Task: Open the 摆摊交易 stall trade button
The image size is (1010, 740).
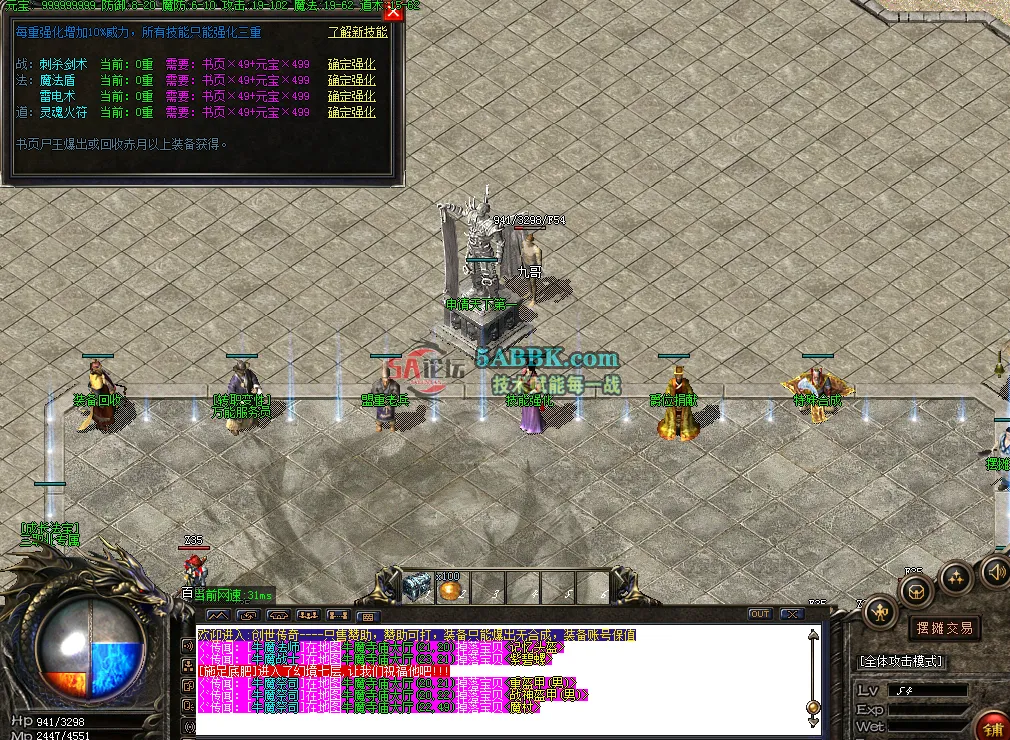Action: (x=944, y=628)
